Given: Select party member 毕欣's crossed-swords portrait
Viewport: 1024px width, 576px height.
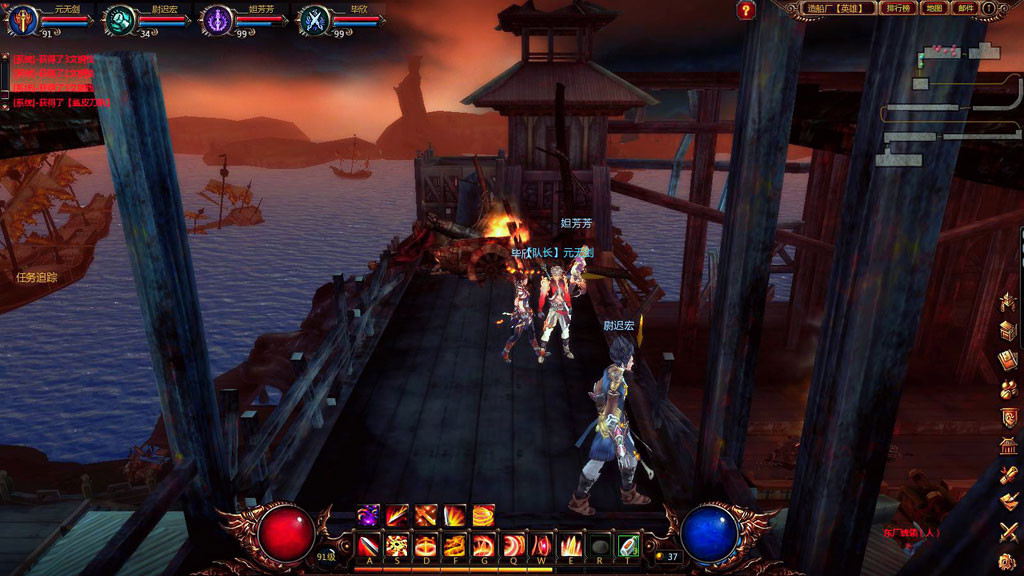Looking at the screenshot, I should pyautogui.click(x=314, y=19).
